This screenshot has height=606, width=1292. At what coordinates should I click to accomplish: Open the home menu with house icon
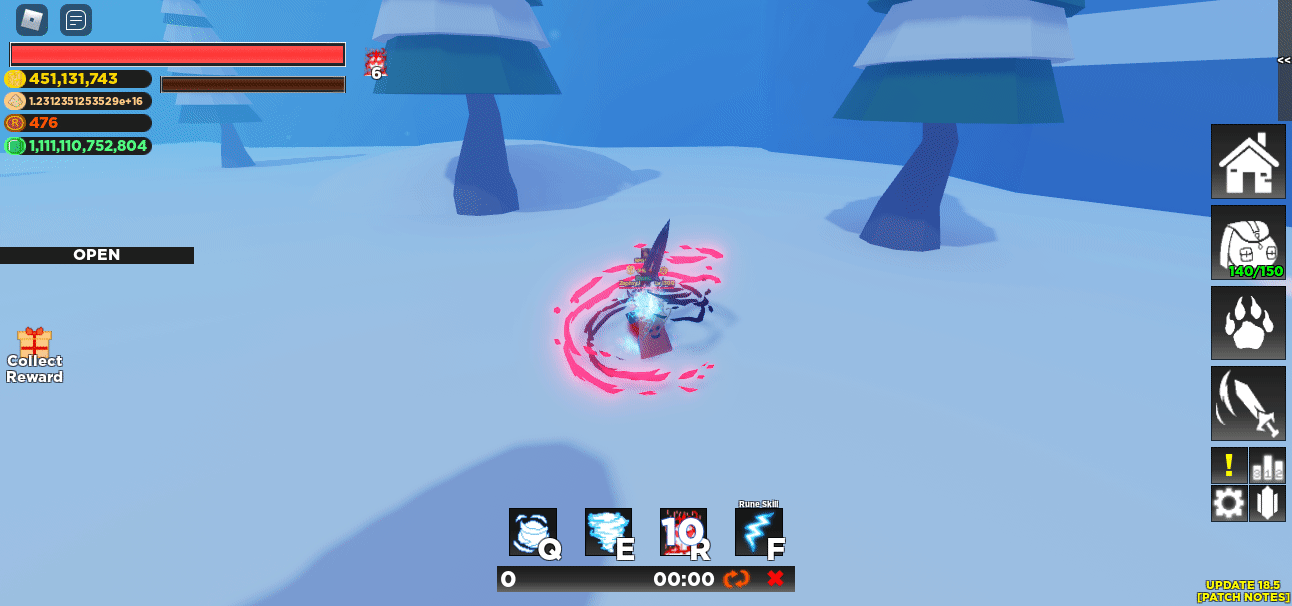[1248, 162]
